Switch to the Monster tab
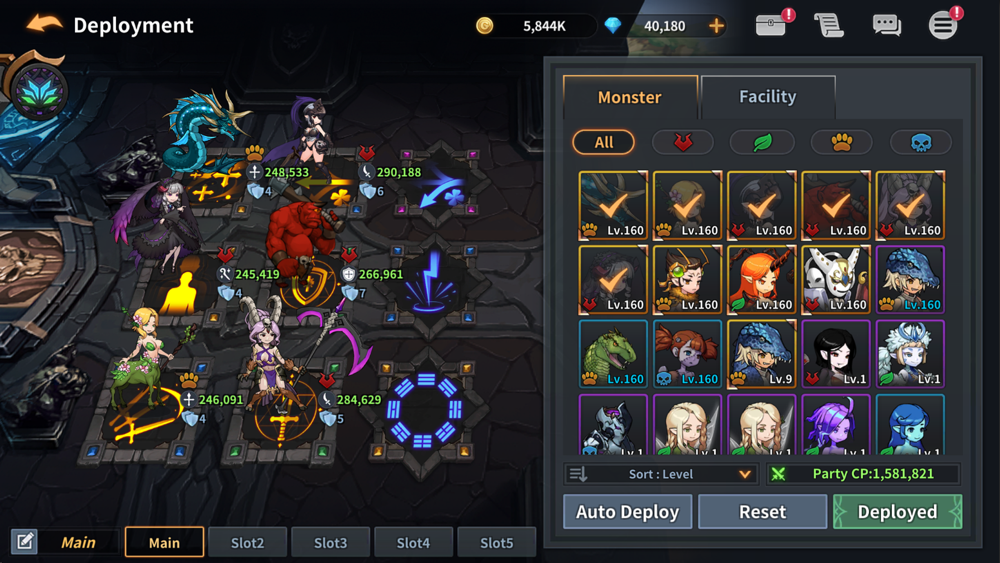The height and width of the screenshot is (563, 1000). pos(629,97)
